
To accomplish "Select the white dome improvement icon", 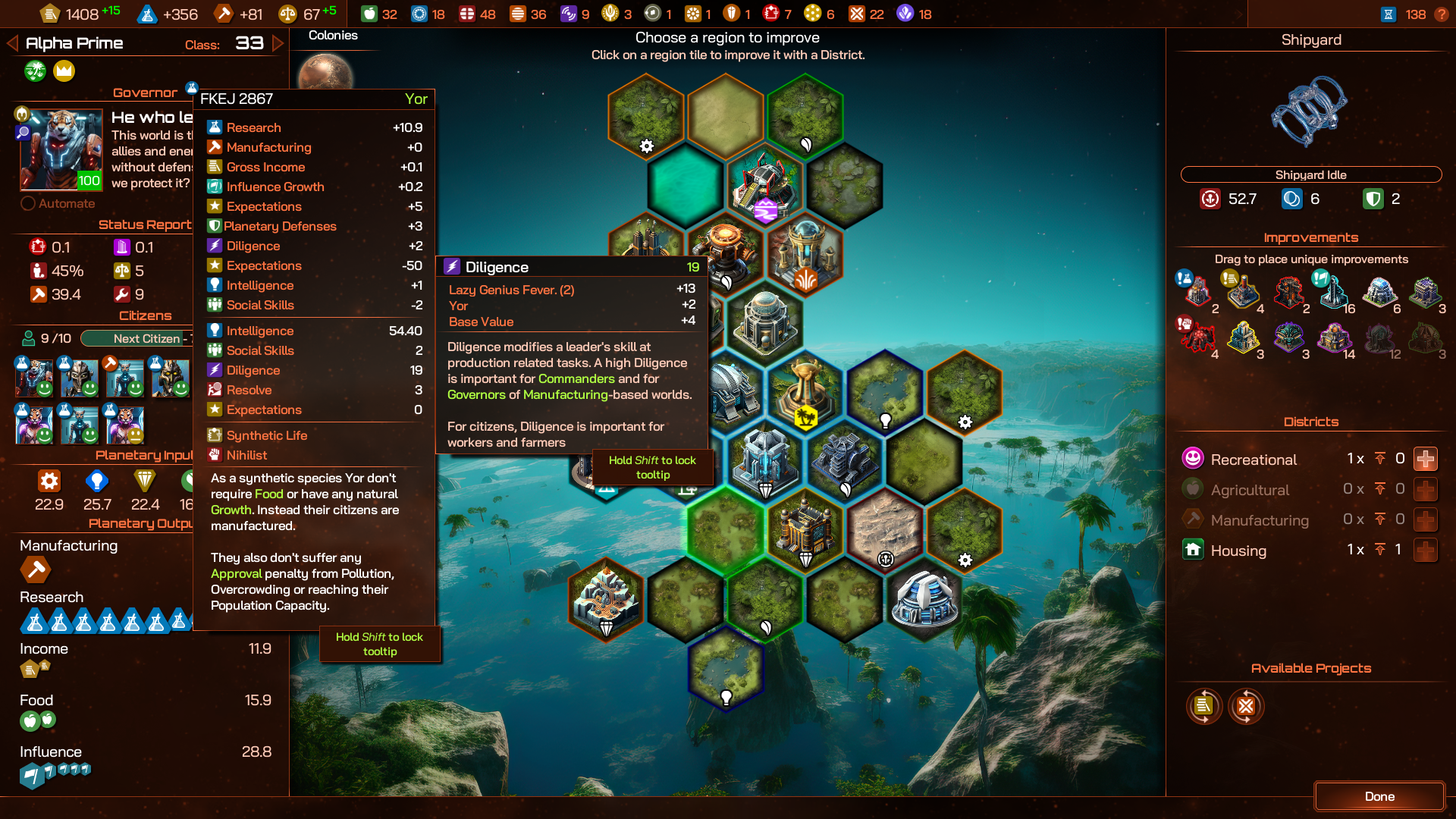I will point(1379,291).
